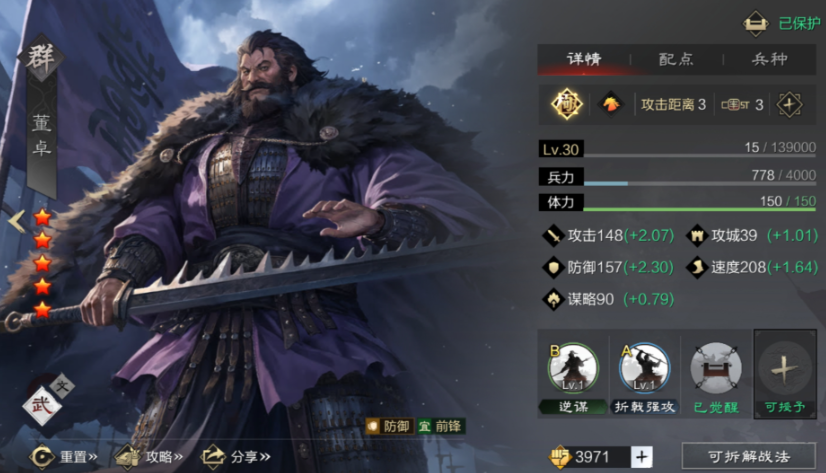This screenshot has width=826, height=473.
Task: Select the 折戟强攻 skill slot
Action: coord(644,372)
